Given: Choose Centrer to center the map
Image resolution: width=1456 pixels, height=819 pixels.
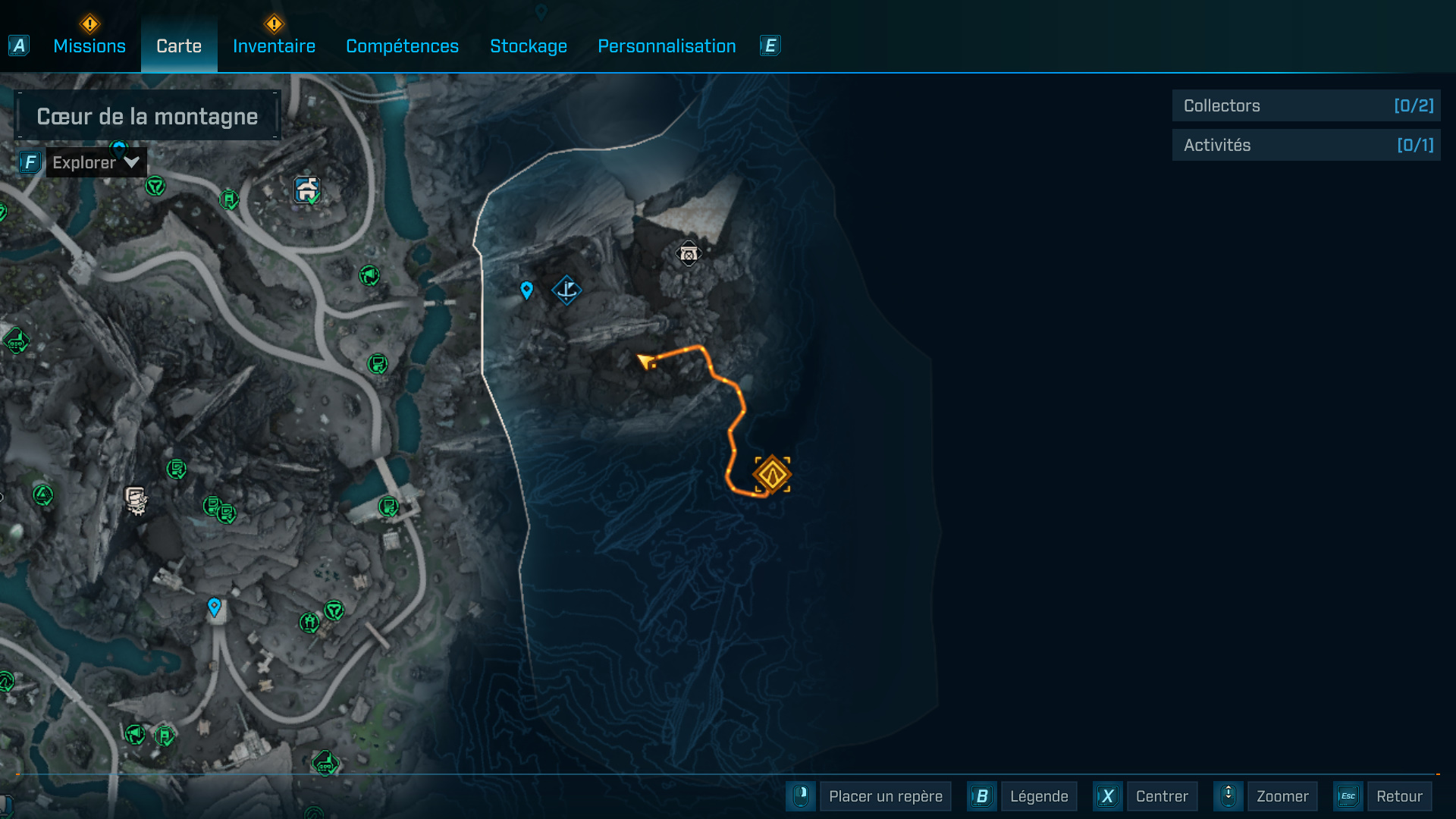Looking at the screenshot, I should click(x=1161, y=796).
